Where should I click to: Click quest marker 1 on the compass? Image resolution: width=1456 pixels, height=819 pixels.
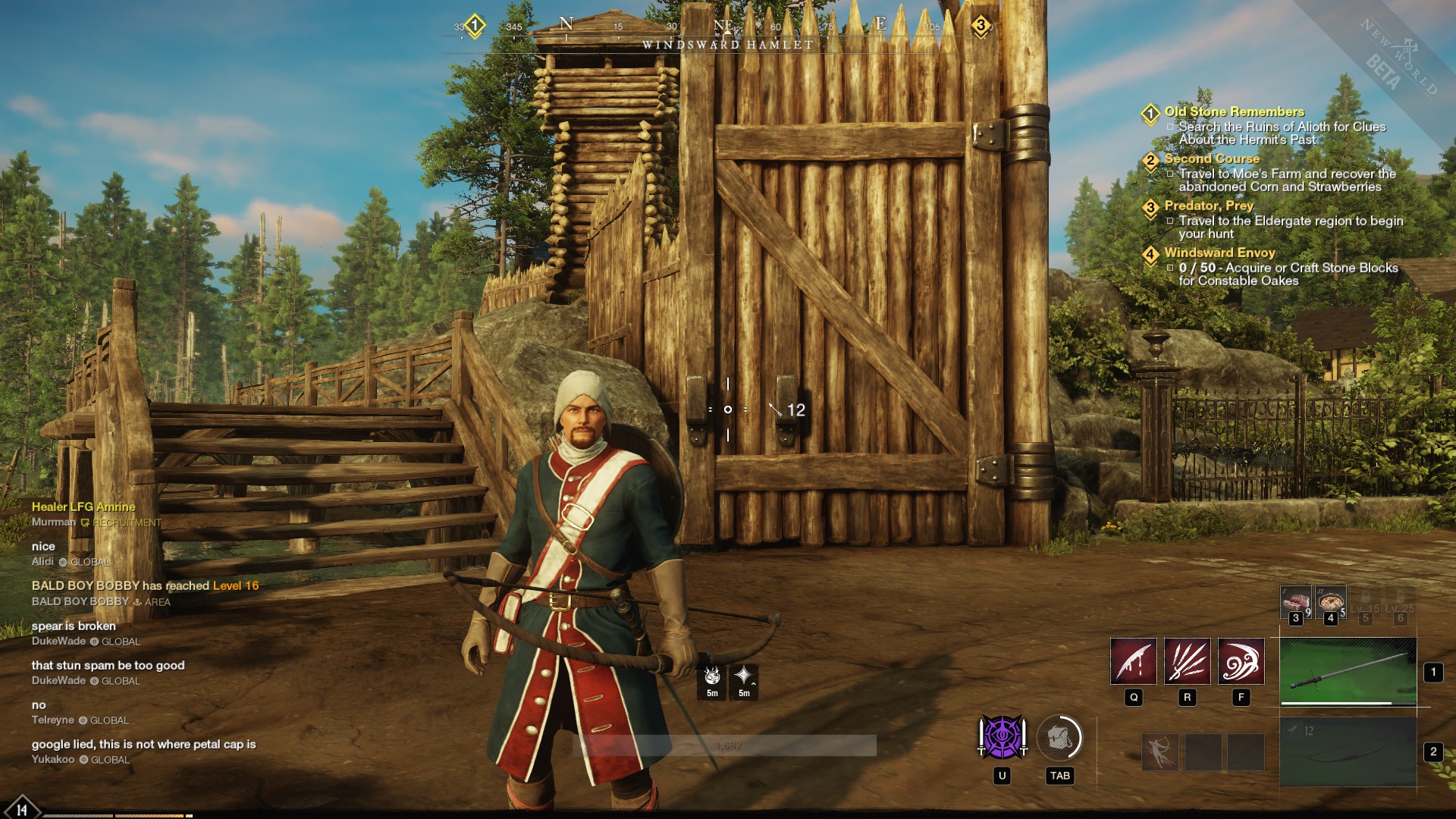(x=475, y=26)
